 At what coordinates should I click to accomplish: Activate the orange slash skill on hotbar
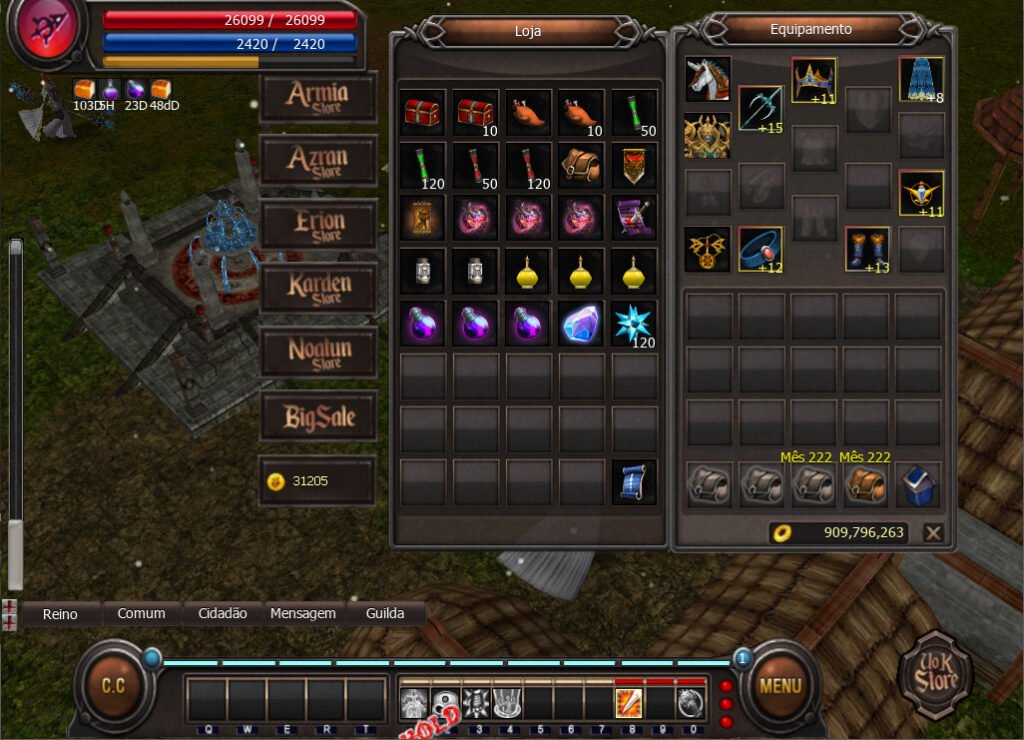point(629,704)
